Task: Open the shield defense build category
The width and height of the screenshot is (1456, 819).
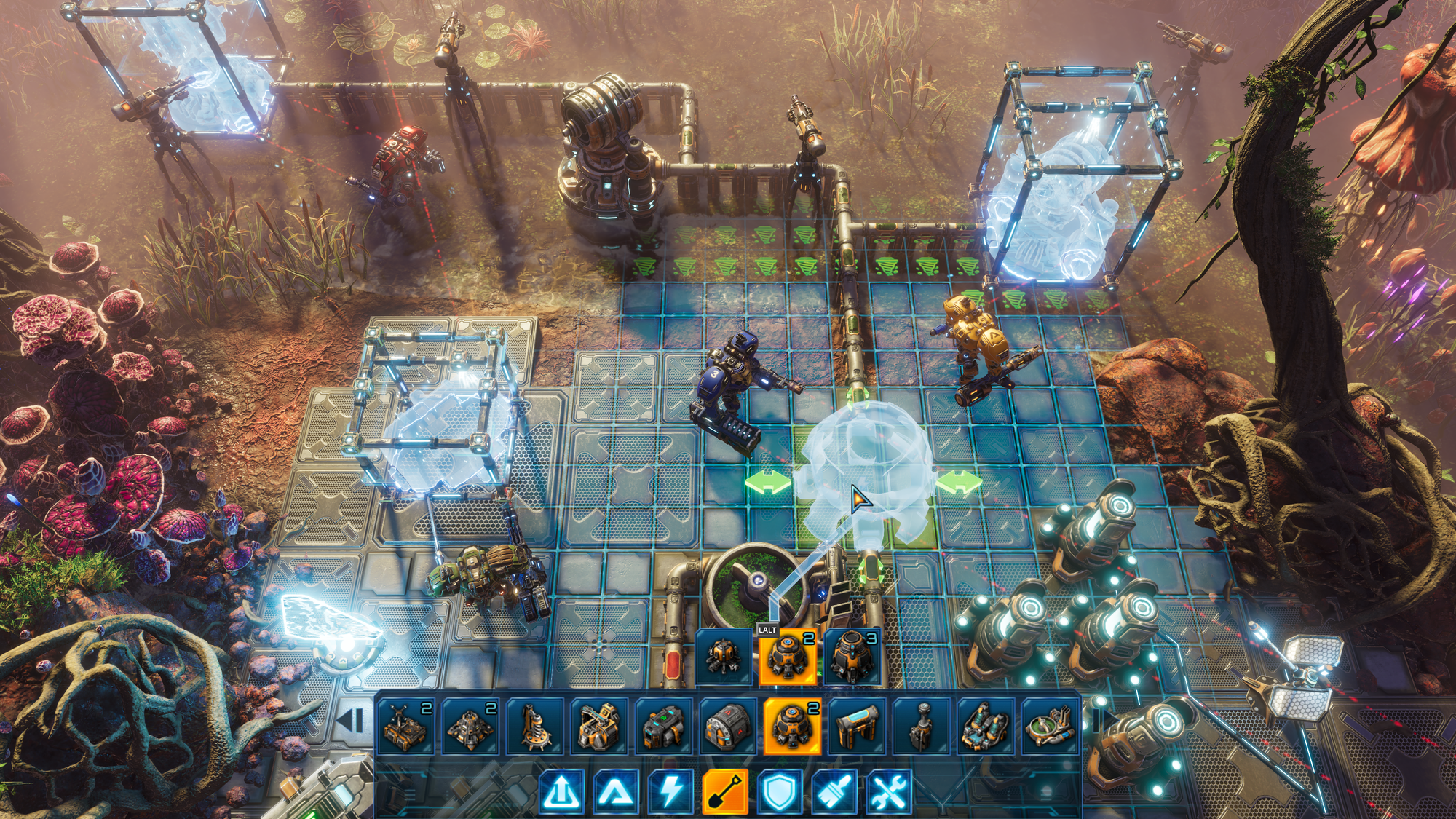Action: point(779,791)
